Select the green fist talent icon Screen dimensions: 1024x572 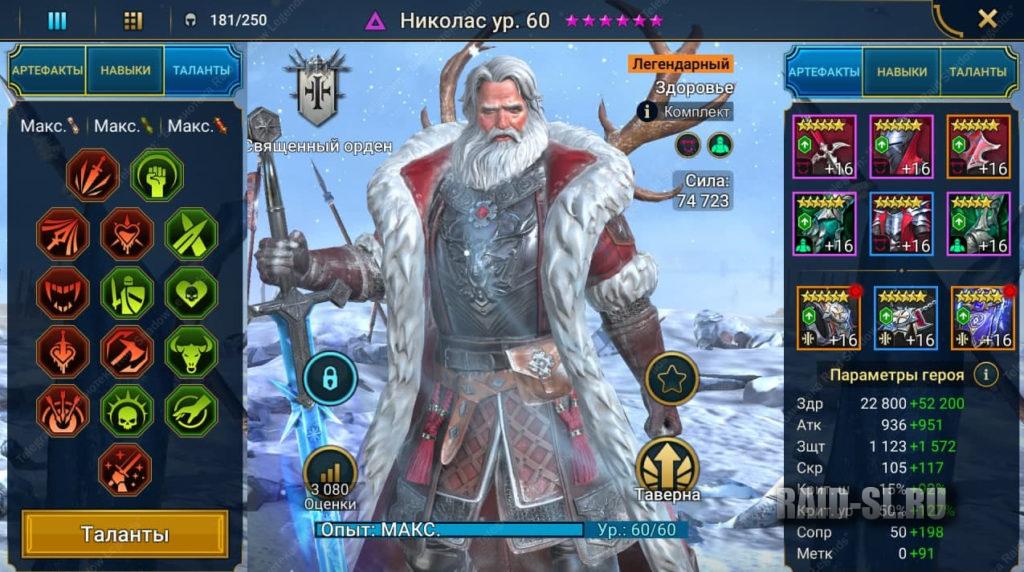click(156, 175)
